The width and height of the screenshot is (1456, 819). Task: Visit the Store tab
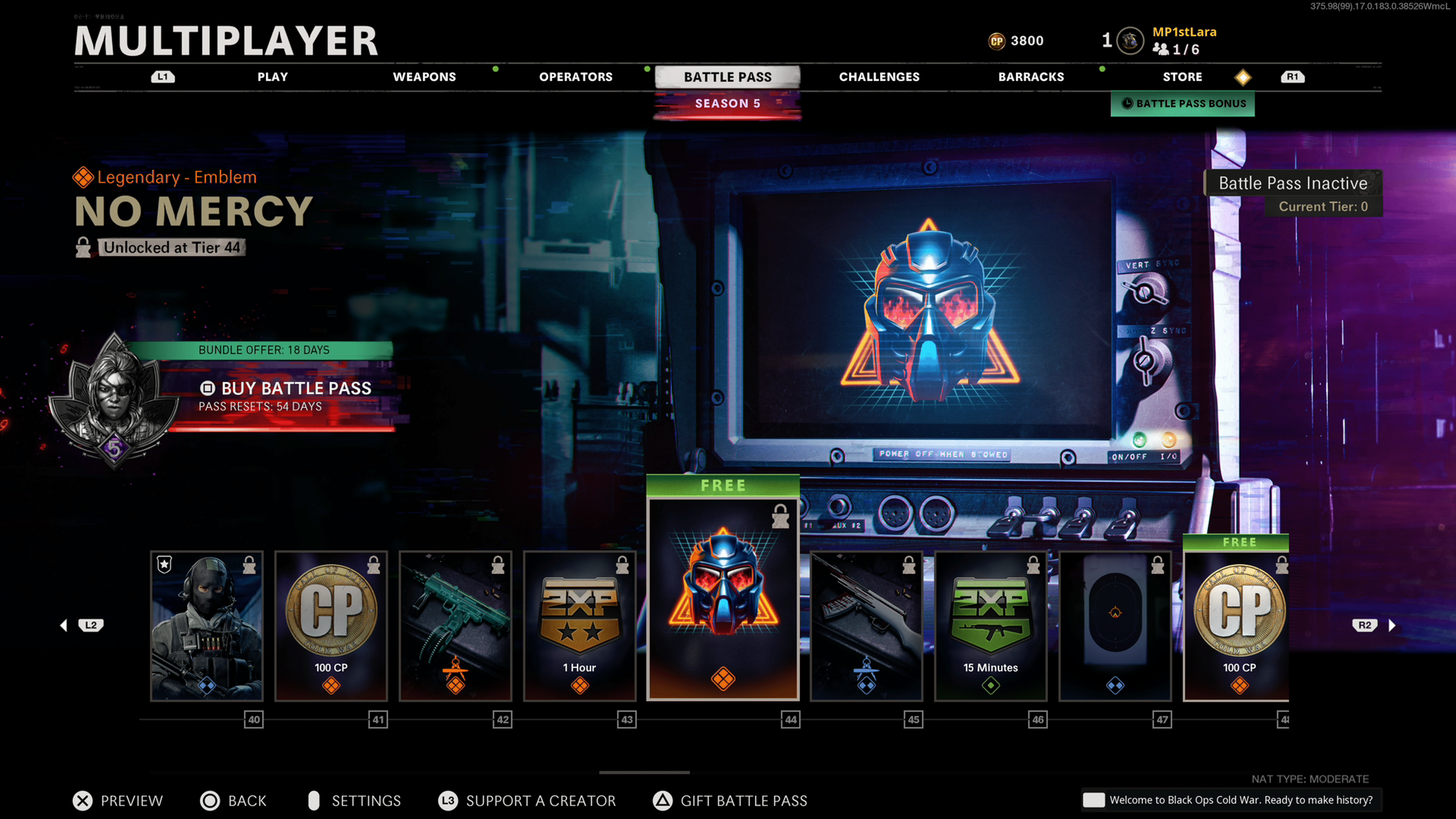[x=1182, y=77]
